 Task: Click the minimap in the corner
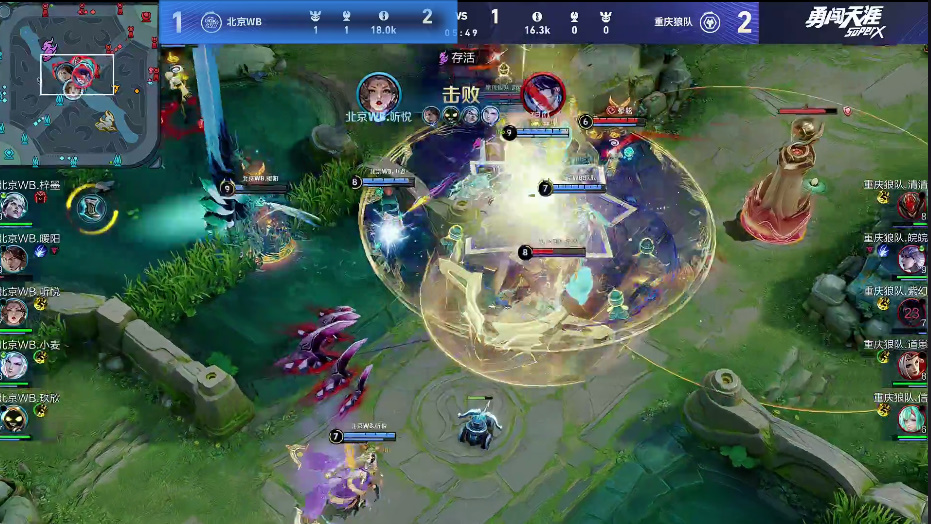coord(80,83)
